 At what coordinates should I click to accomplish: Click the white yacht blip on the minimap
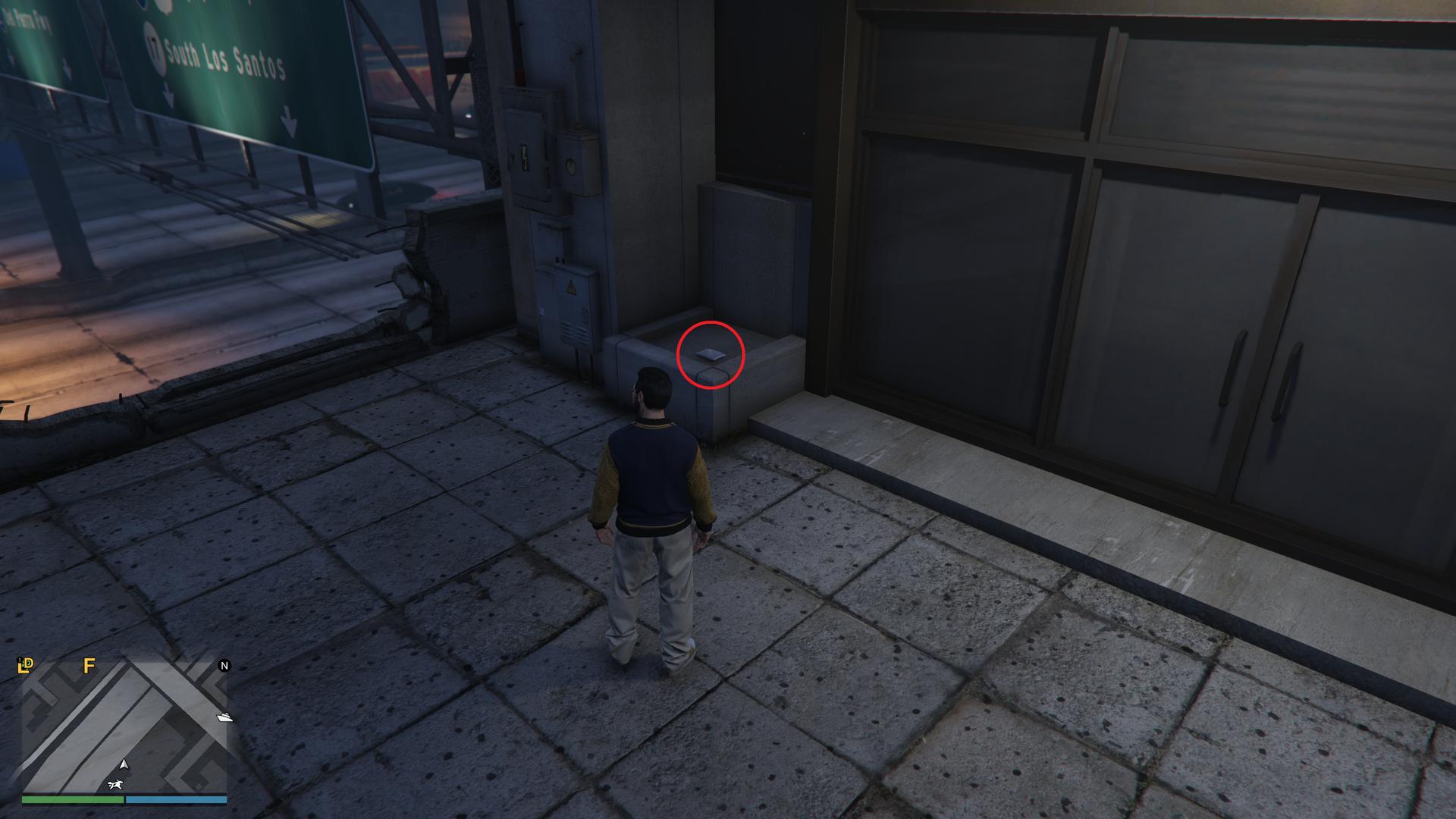[x=225, y=717]
